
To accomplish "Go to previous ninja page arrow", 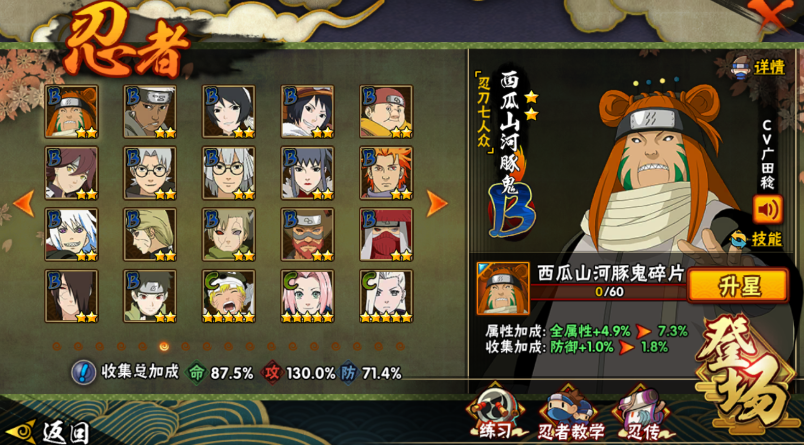I will pyautogui.click(x=23, y=203).
